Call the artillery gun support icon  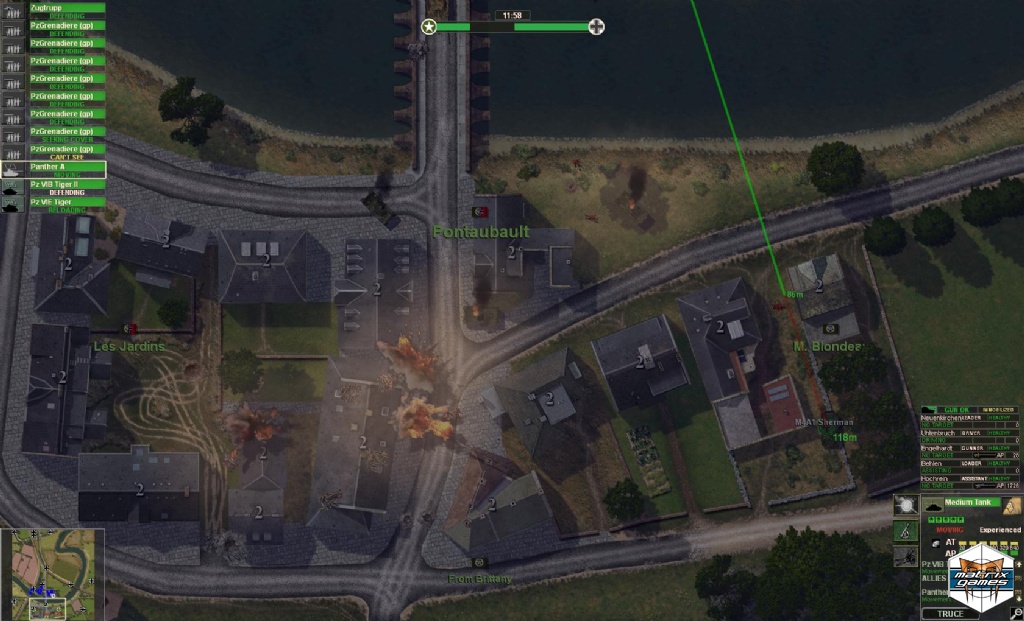tap(904, 558)
